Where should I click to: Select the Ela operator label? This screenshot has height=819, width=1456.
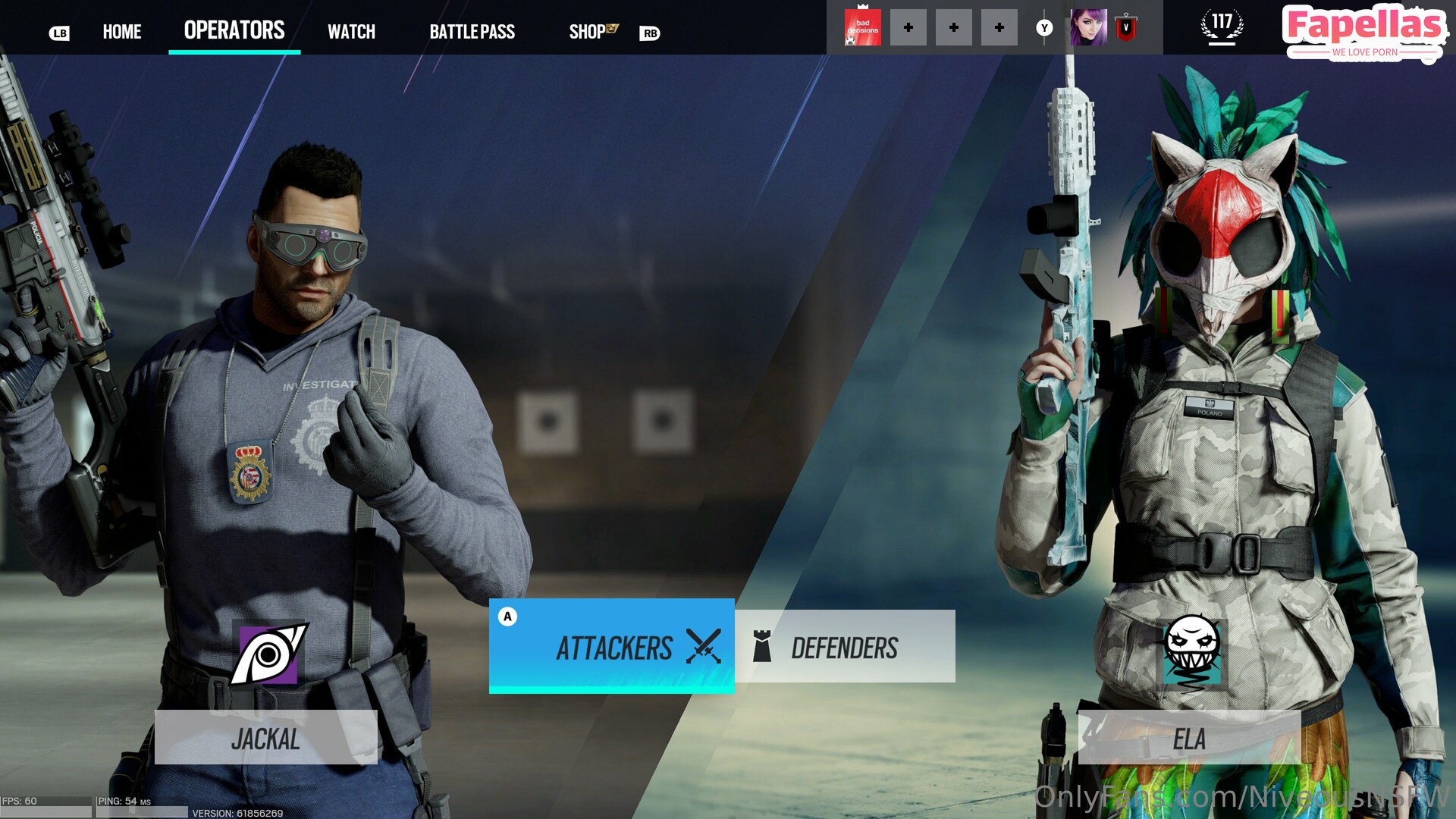coord(1188,738)
